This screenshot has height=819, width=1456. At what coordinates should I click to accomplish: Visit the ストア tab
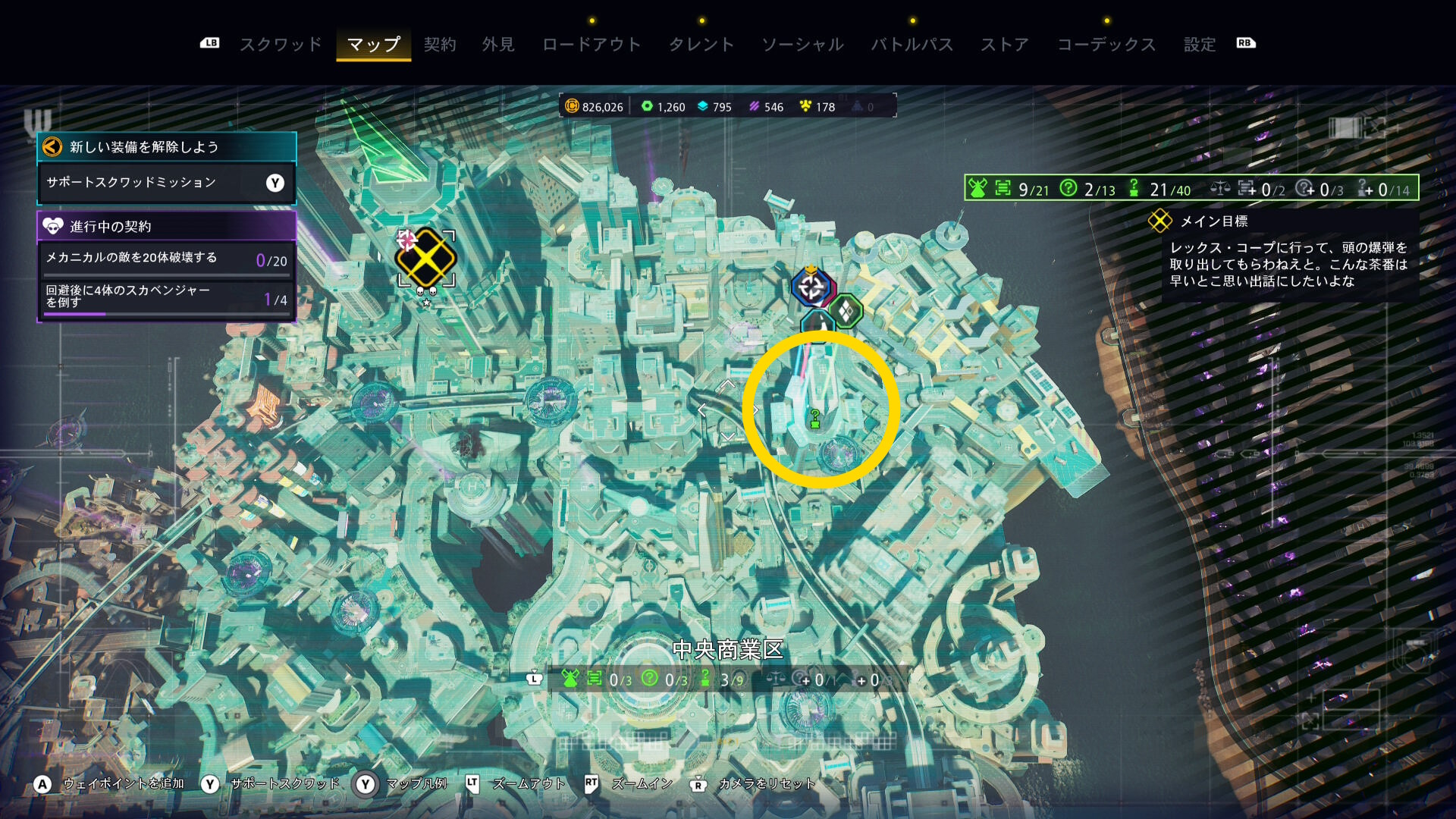click(1005, 44)
